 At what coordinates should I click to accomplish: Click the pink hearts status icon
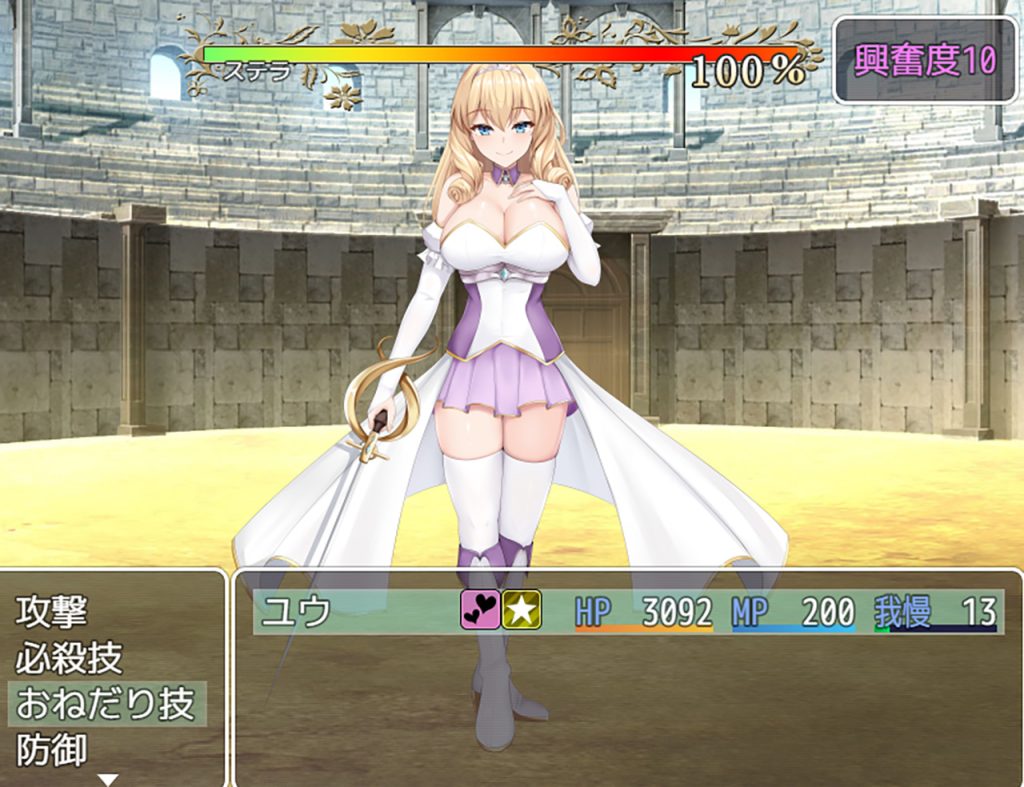480,610
